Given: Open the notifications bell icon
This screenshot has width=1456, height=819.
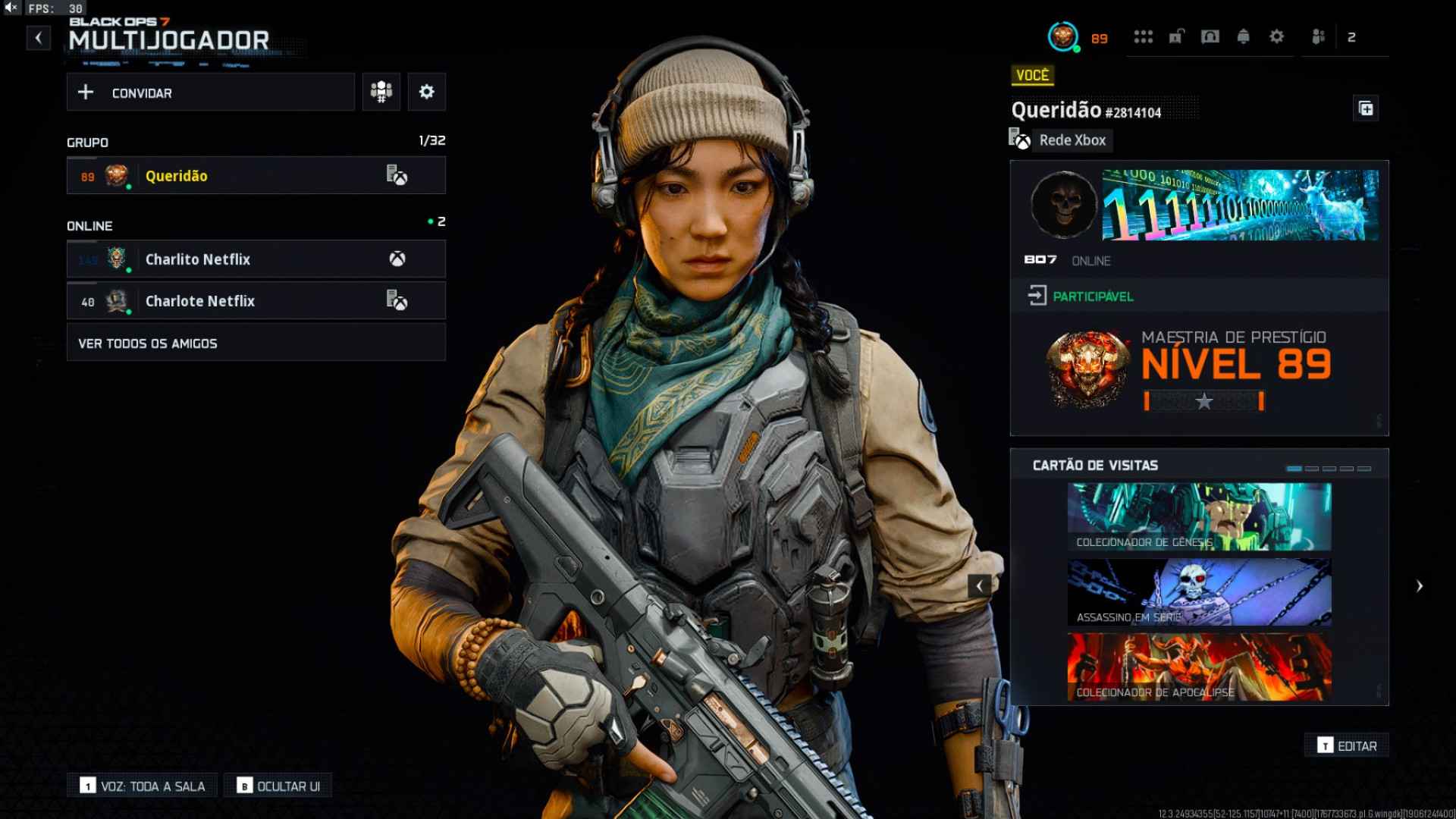Looking at the screenshot, I should tap(1244, 36).
